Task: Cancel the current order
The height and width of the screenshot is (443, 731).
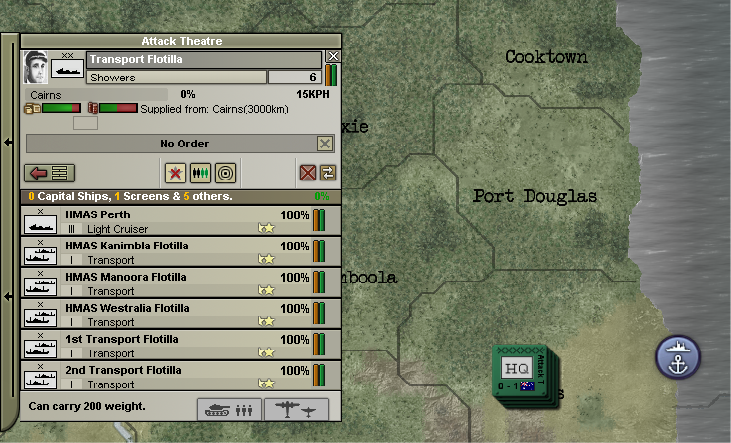Action: [324, 144]
